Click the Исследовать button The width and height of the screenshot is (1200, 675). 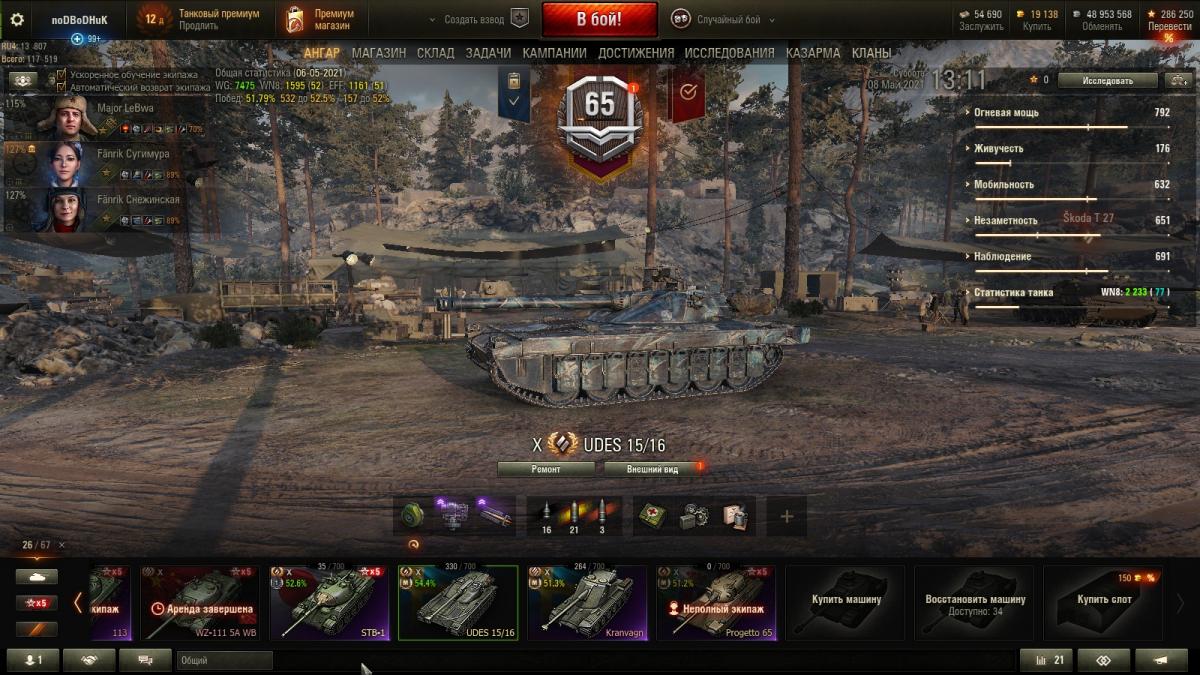(x=1107, y=80)
